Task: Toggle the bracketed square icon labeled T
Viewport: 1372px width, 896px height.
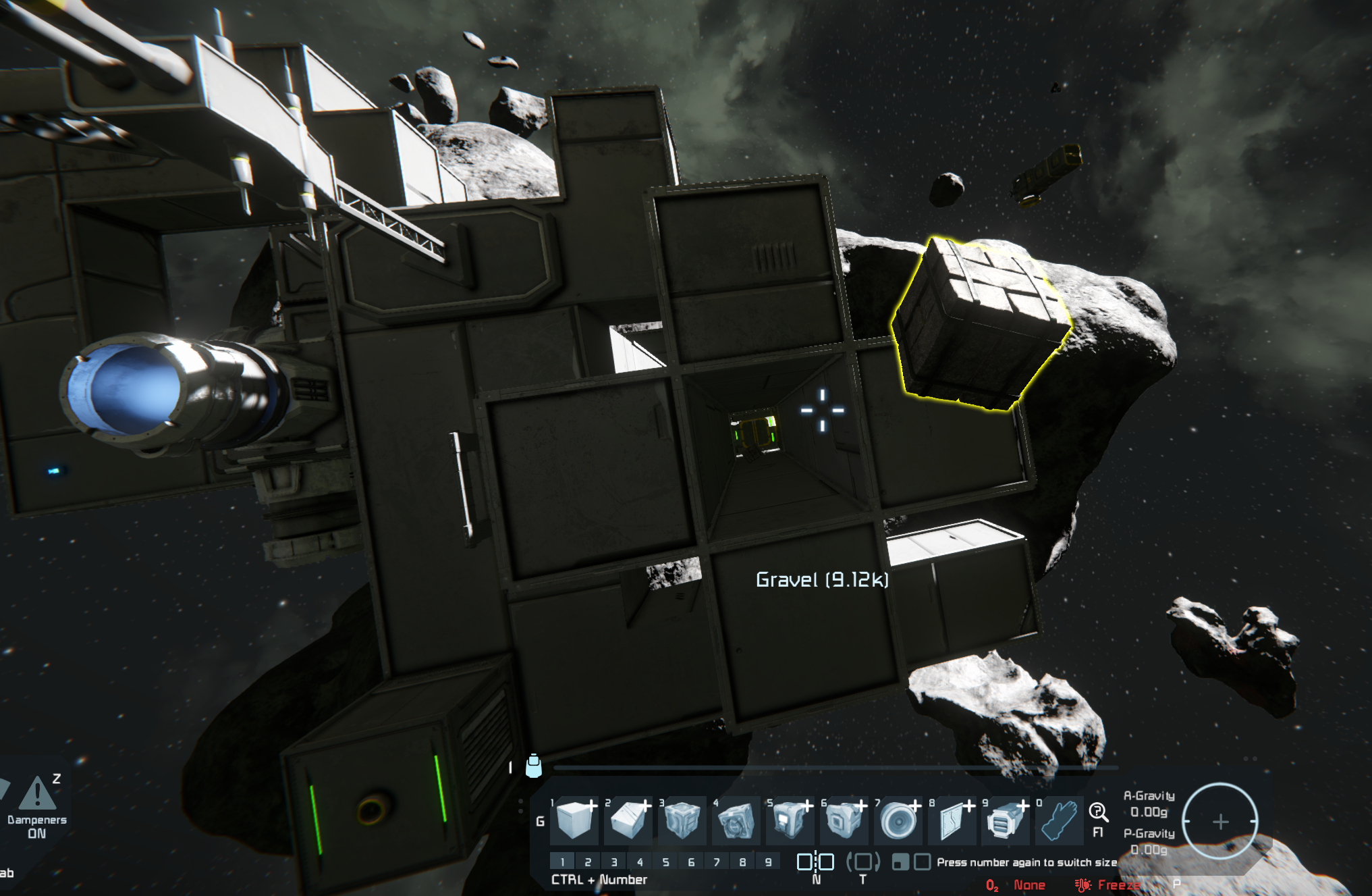Action: click(862, 862)
